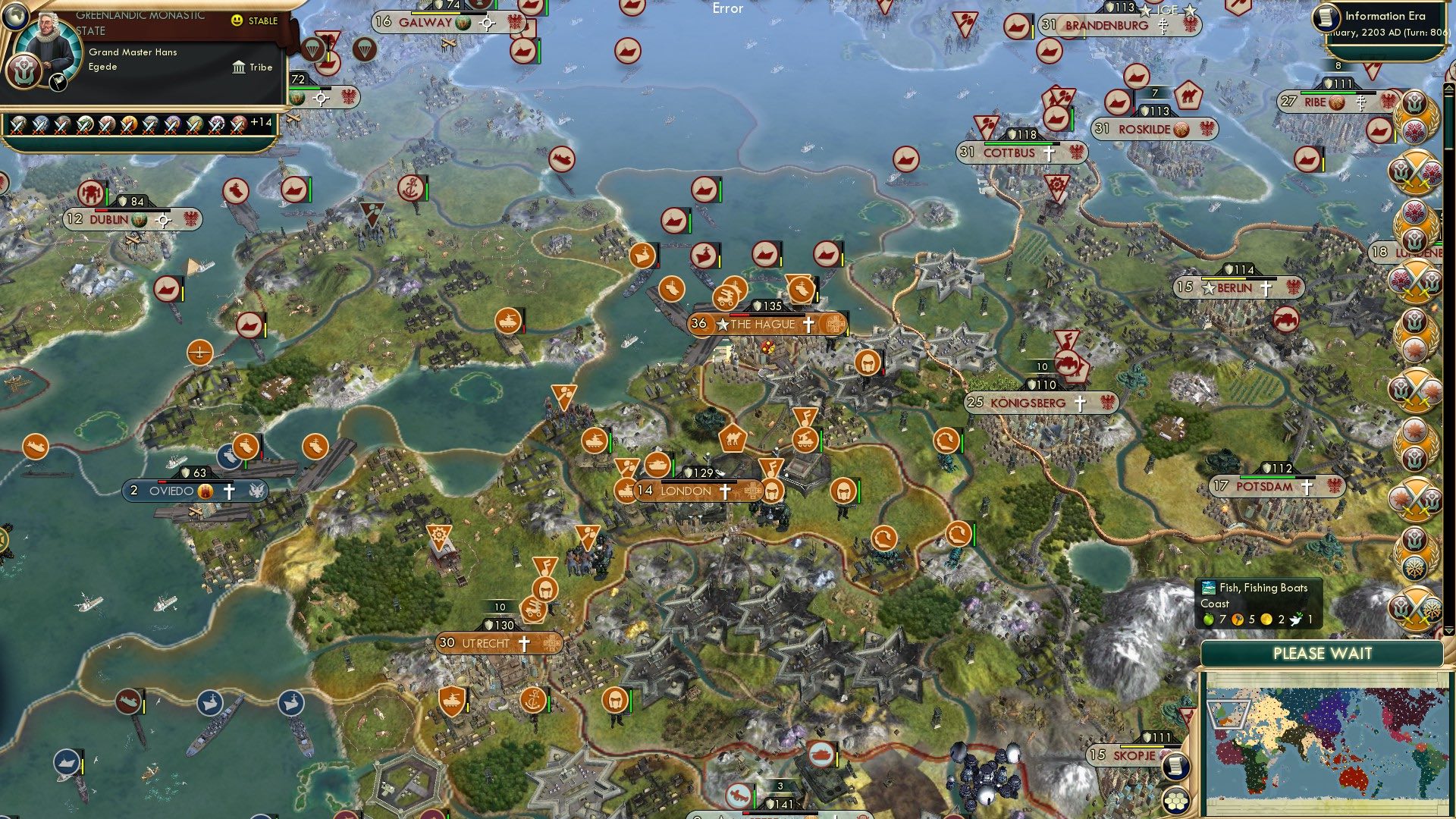Click the flag icon beneath the leader portrait
Screen dimensions: 1456x819
click(58, 83)
